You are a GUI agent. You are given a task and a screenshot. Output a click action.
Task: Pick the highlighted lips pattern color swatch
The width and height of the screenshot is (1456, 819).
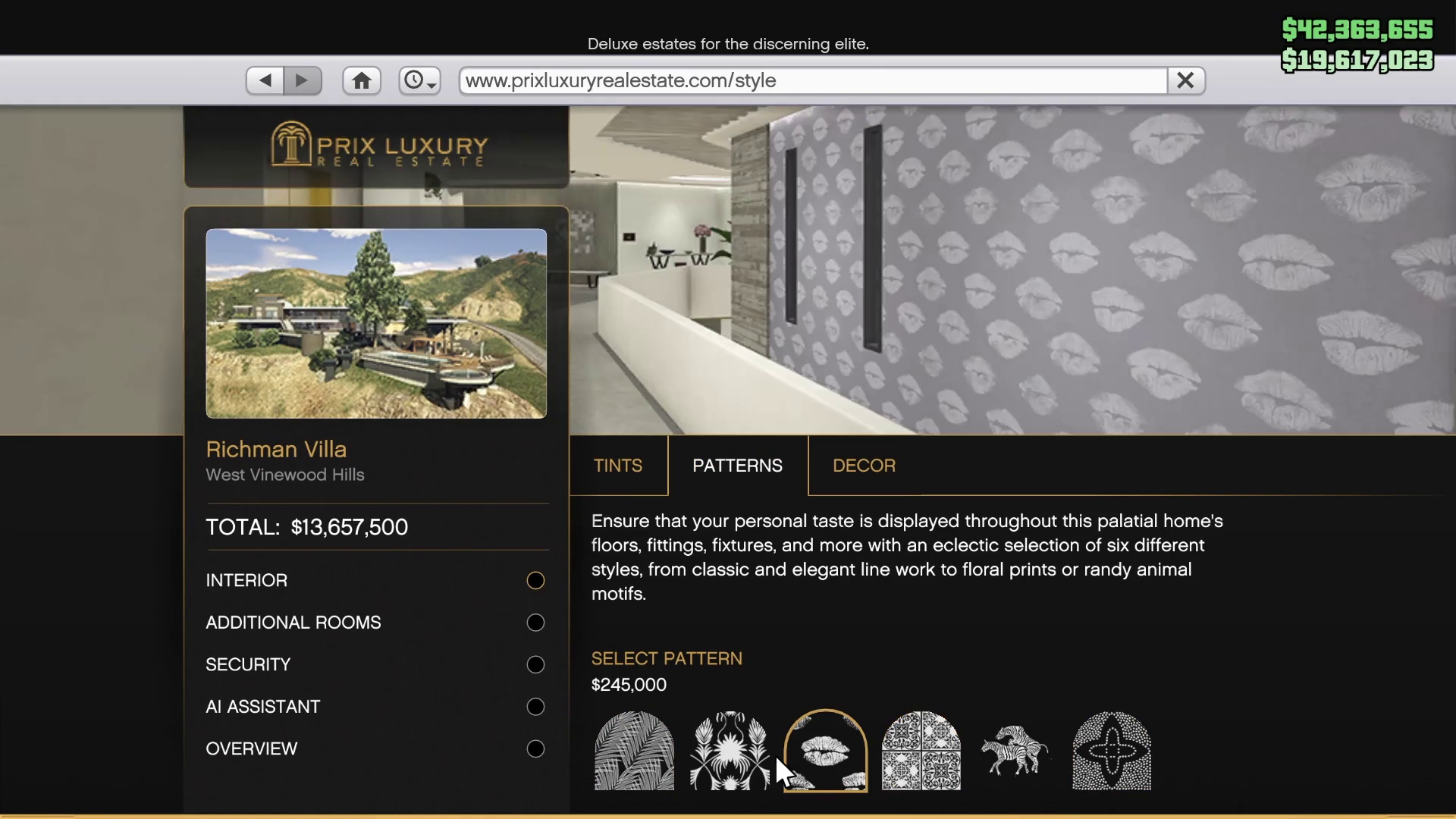tap(825, 751)
